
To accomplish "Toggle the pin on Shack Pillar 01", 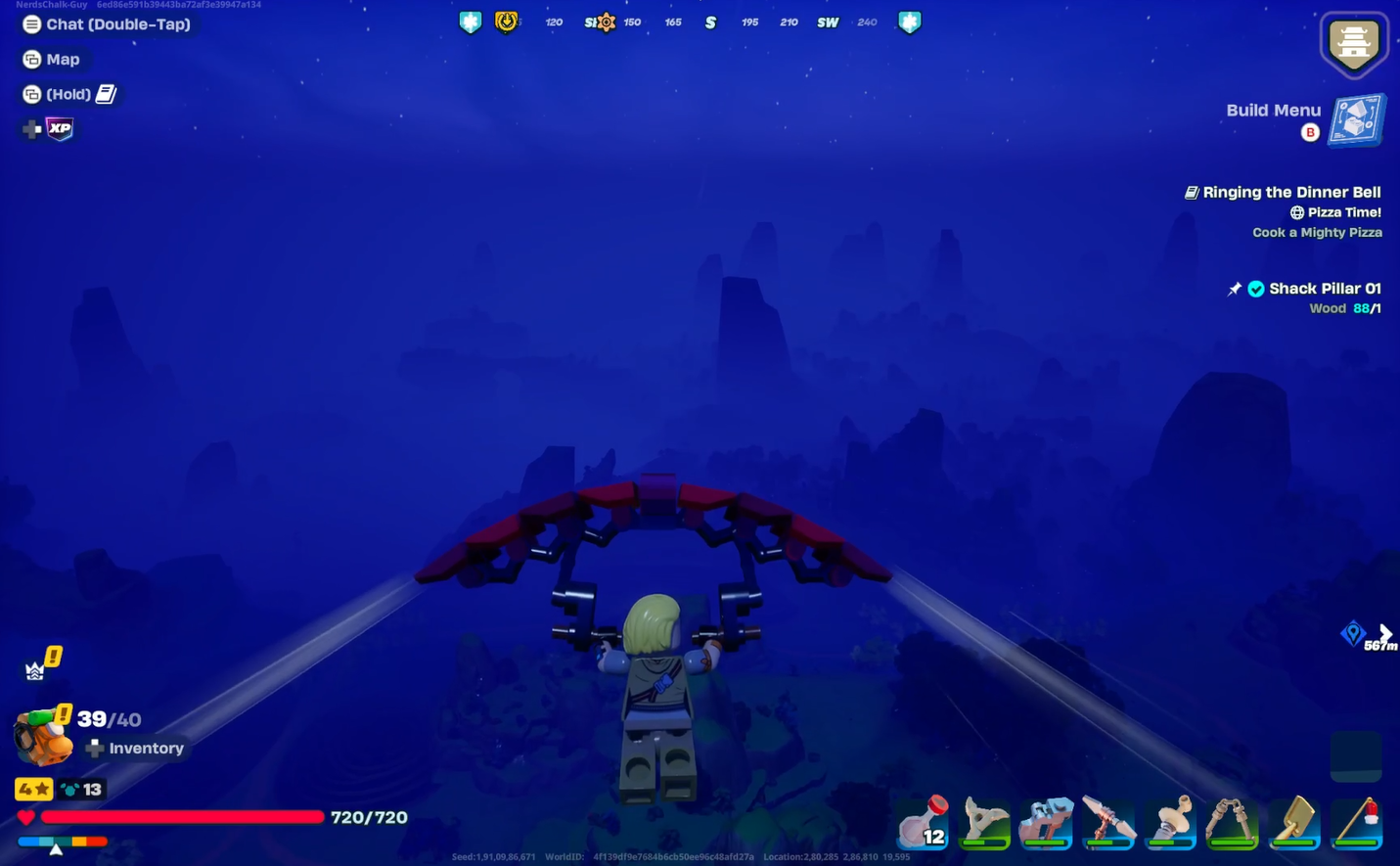I will (x=1234, y=289).
